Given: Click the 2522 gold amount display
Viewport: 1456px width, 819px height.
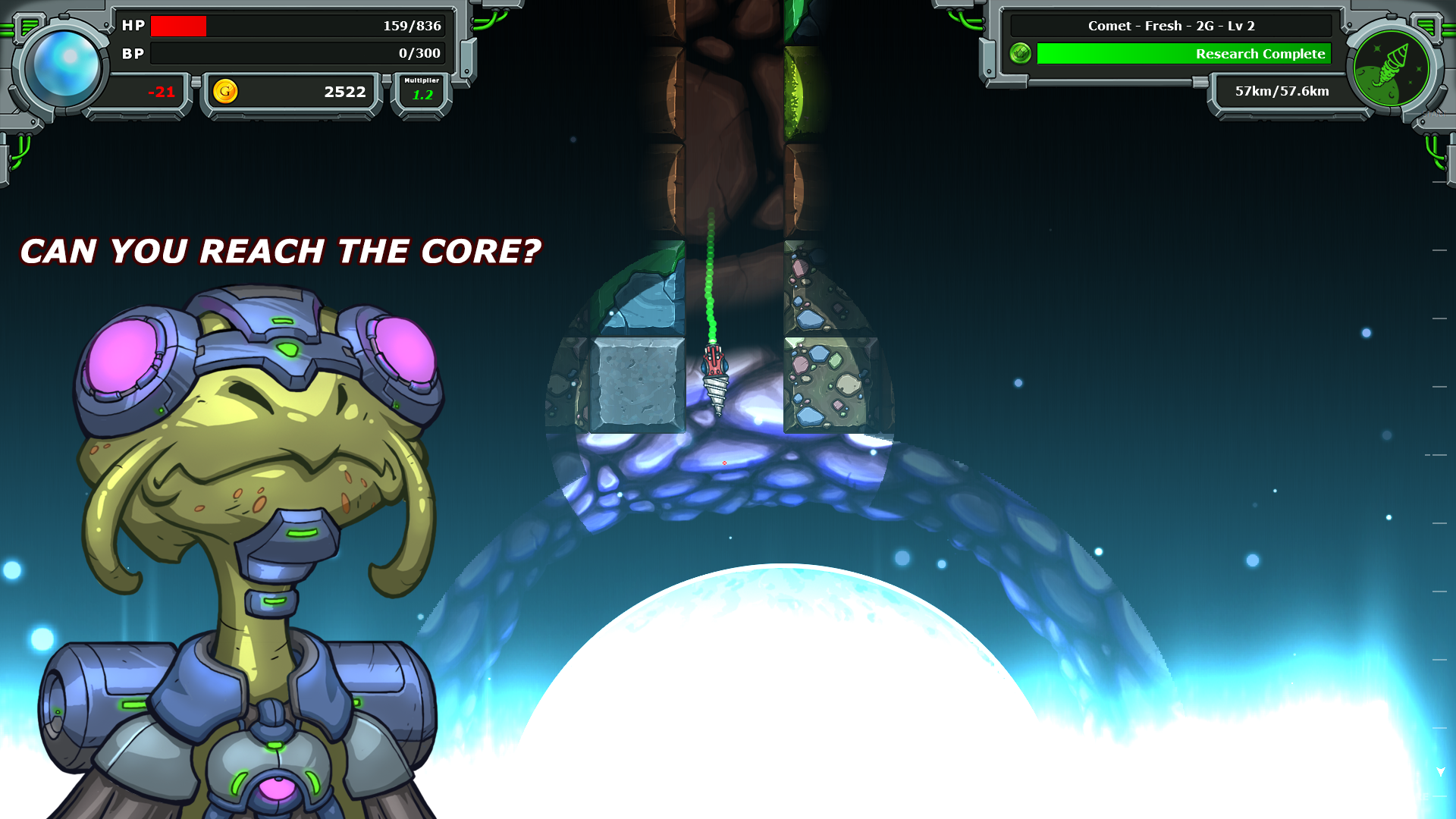Looking at the screenshot, I should coord(345,92).
